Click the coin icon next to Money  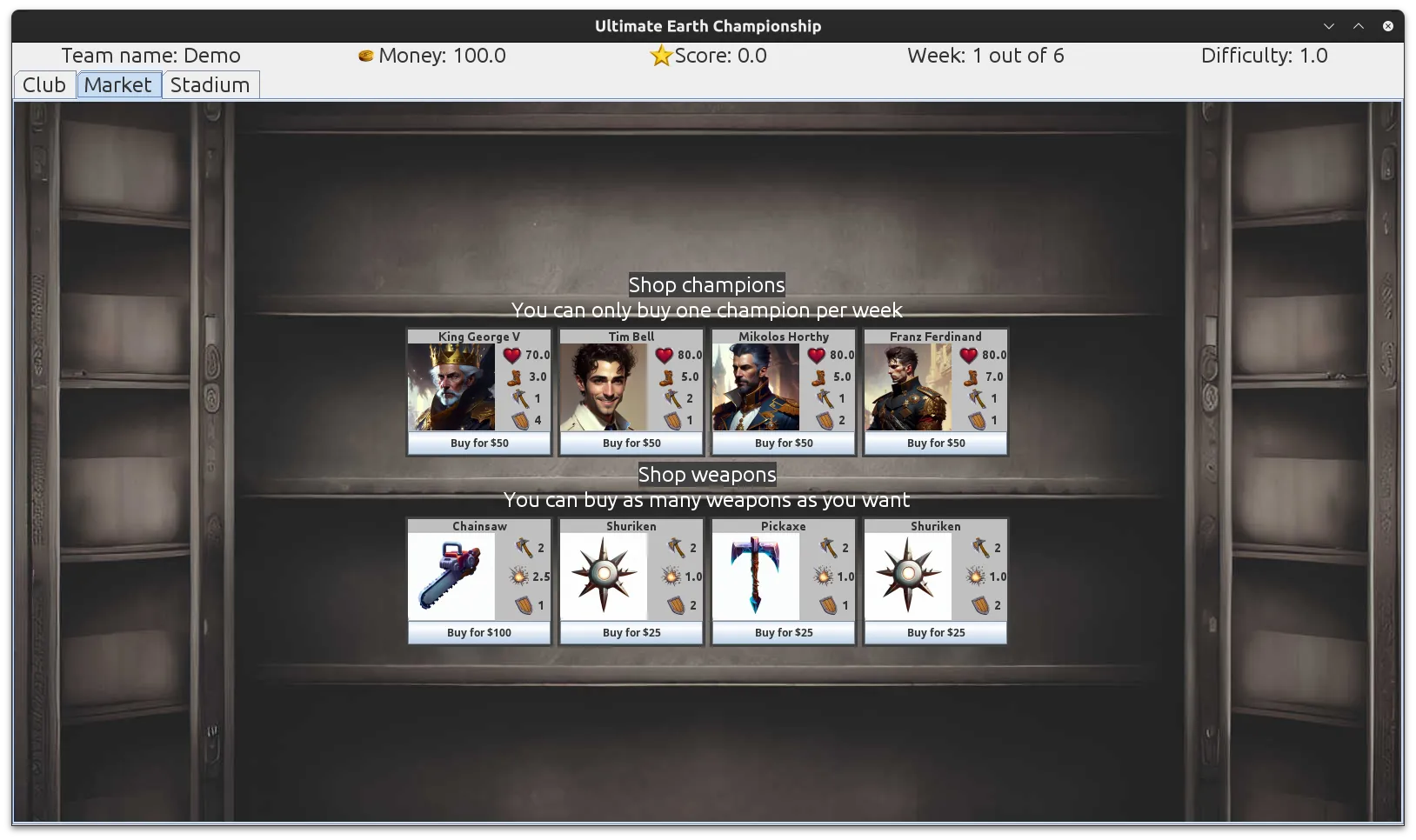tap(366, 55)
